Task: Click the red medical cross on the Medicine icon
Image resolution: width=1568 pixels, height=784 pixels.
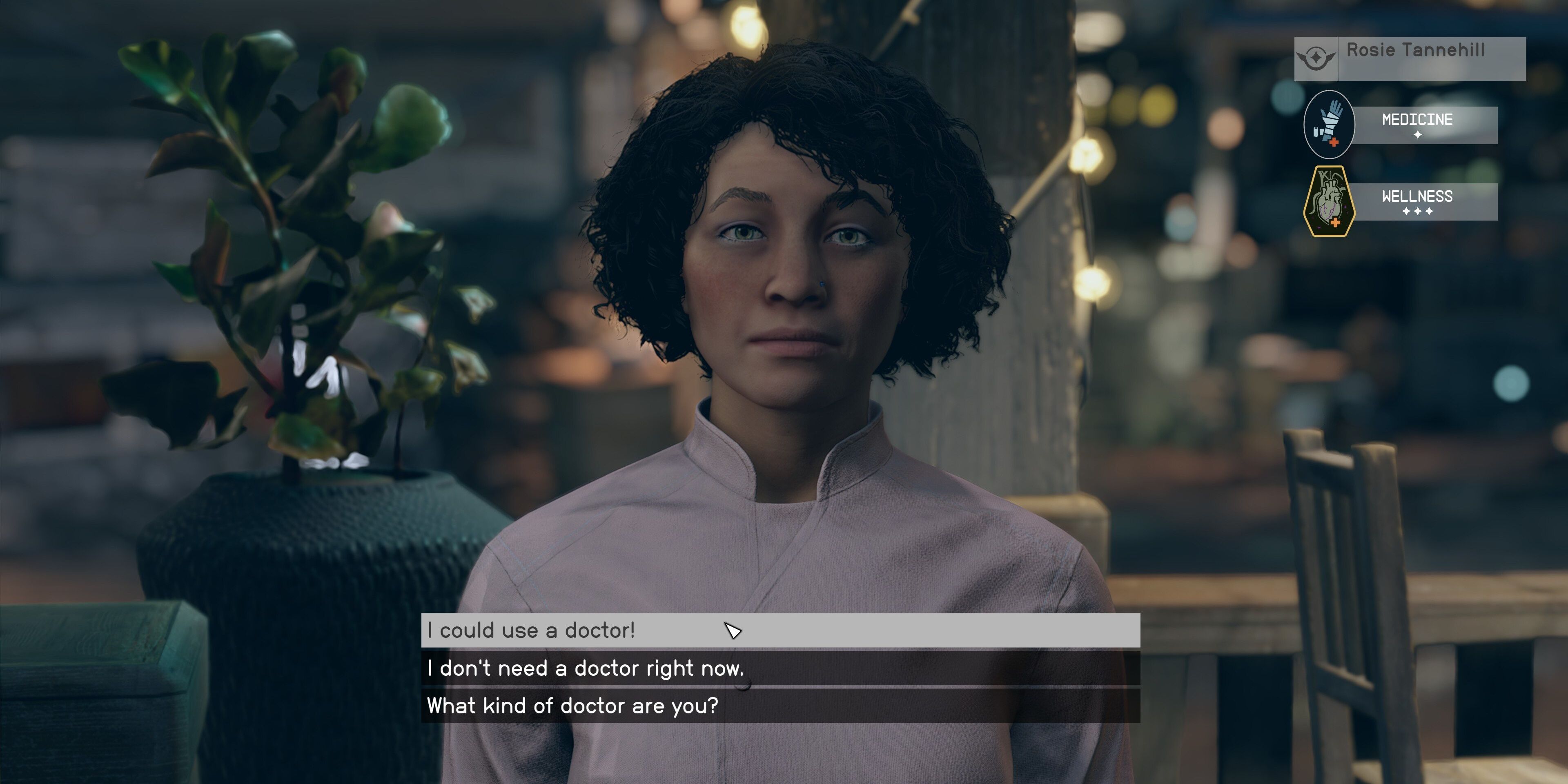Action: coord(1334,142)
